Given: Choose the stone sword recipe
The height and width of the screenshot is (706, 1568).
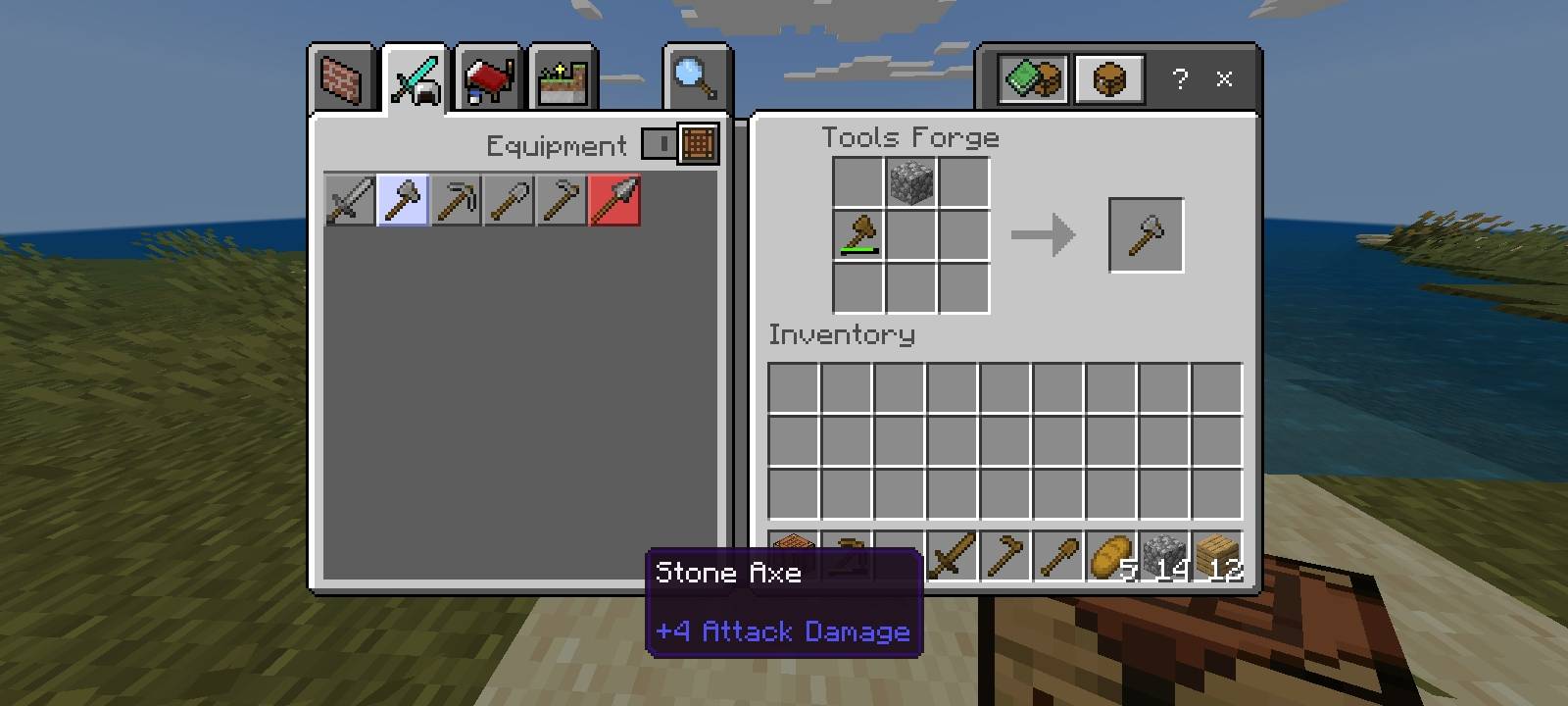Looking at the screenshot, I should 350,201.
